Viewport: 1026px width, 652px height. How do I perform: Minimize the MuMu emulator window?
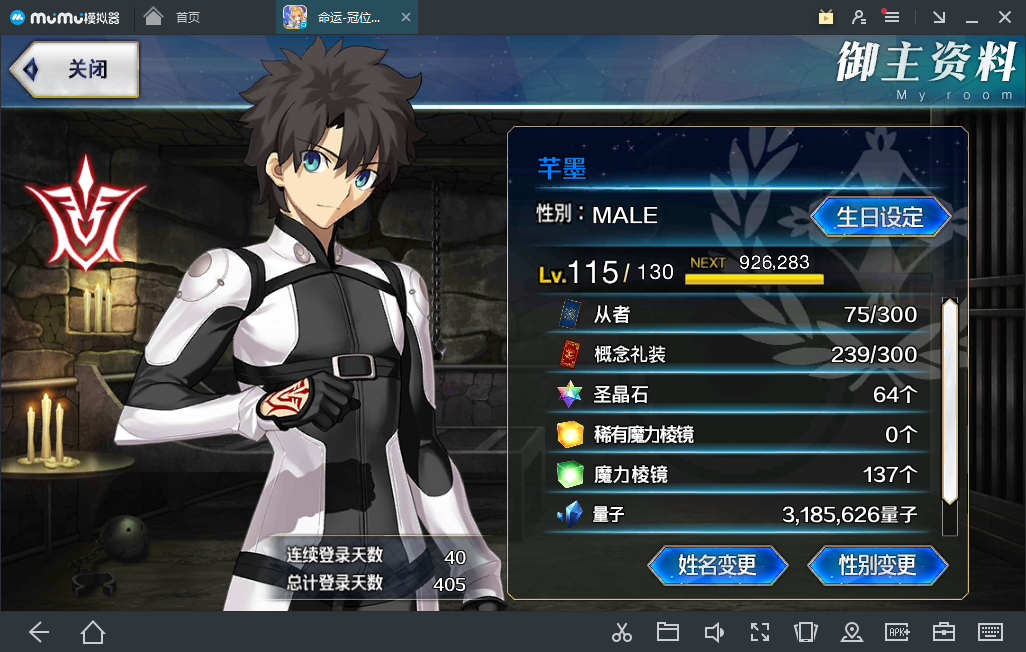click(x=971, y=17)
